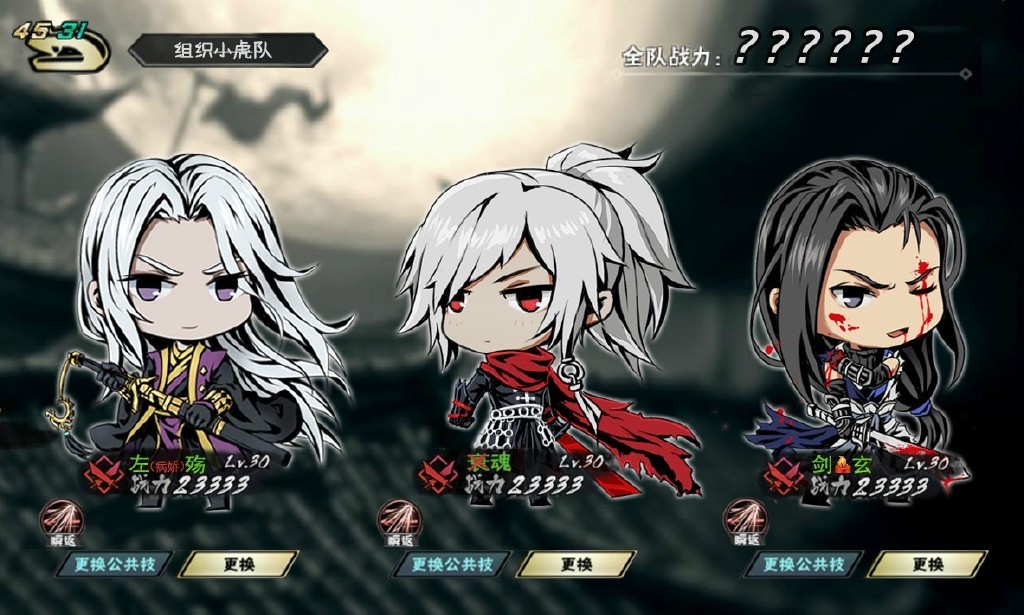
Task: Click 更换 to swap out 剑玄
Action: [927, 565]
